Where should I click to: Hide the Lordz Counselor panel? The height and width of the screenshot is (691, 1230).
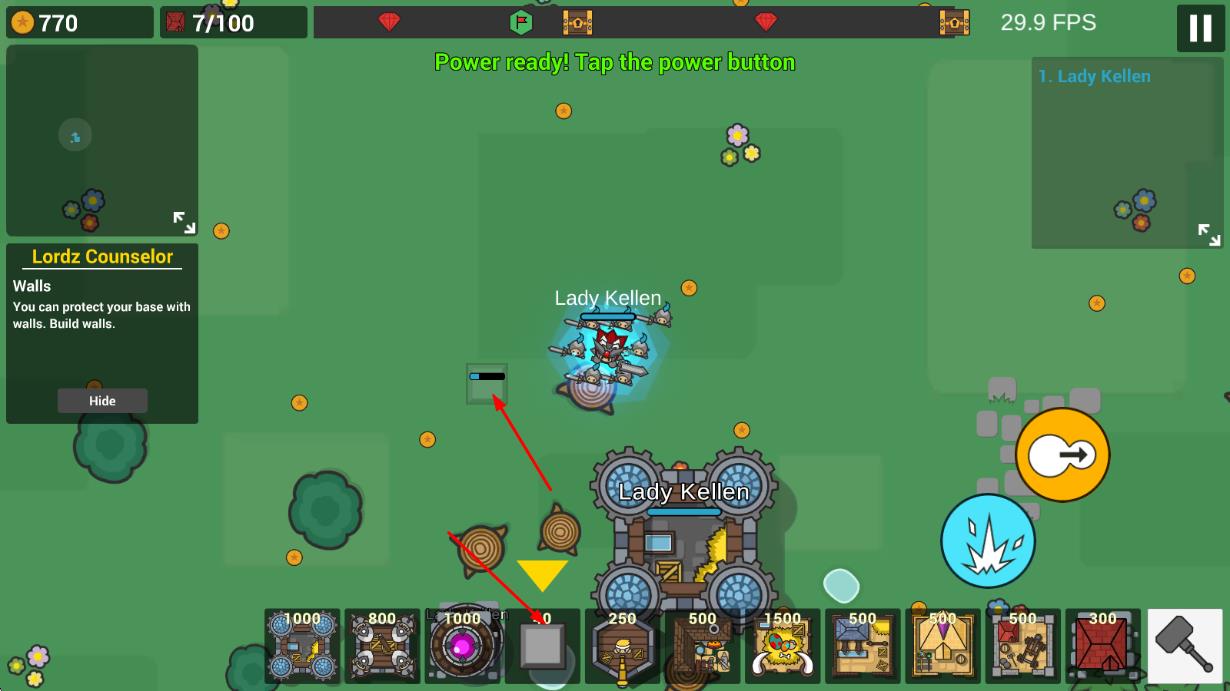[102, 401]
